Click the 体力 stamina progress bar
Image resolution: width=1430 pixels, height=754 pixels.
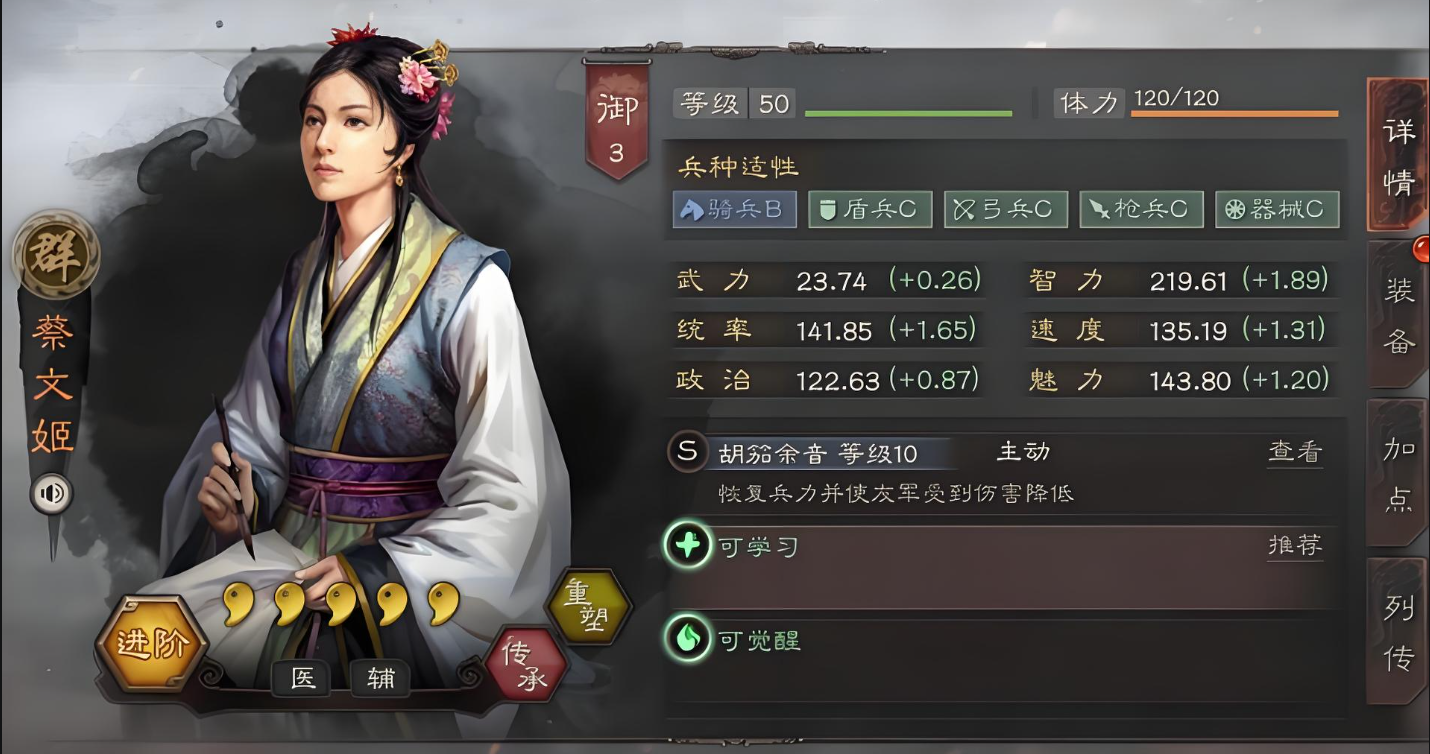(x=1235, y=113)
